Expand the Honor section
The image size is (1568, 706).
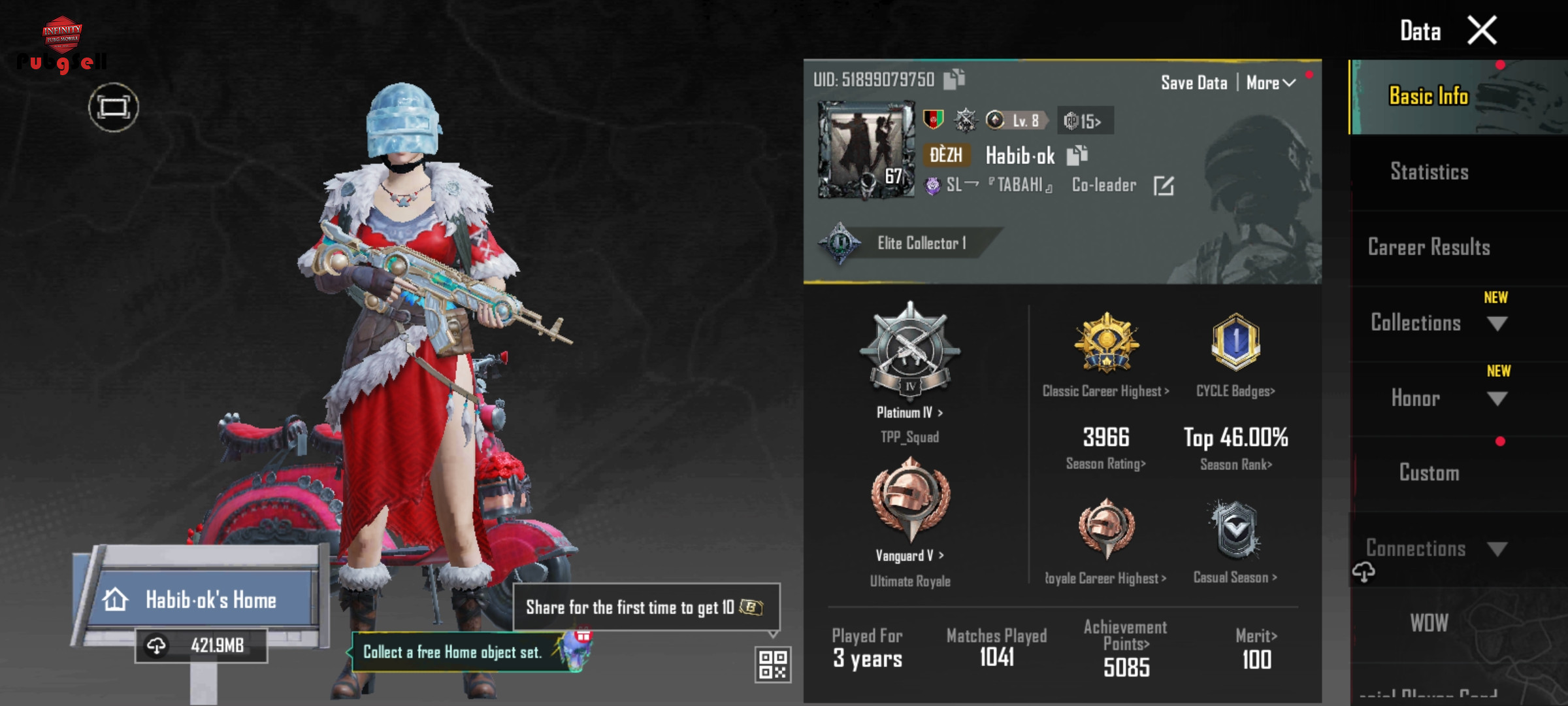coord(1496,399)
